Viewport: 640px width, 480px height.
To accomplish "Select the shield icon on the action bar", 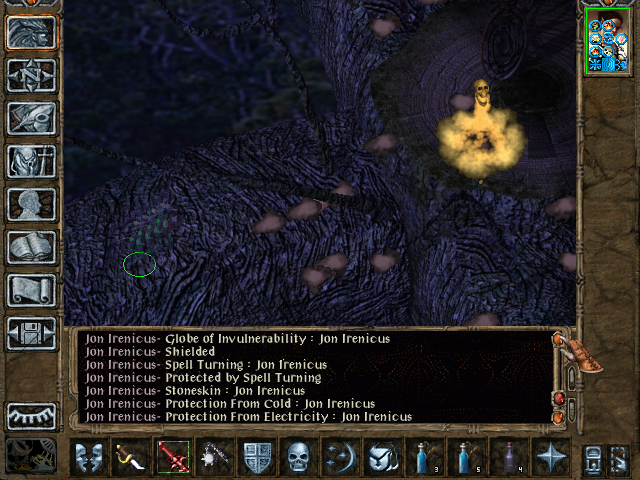I will (256, 458).
